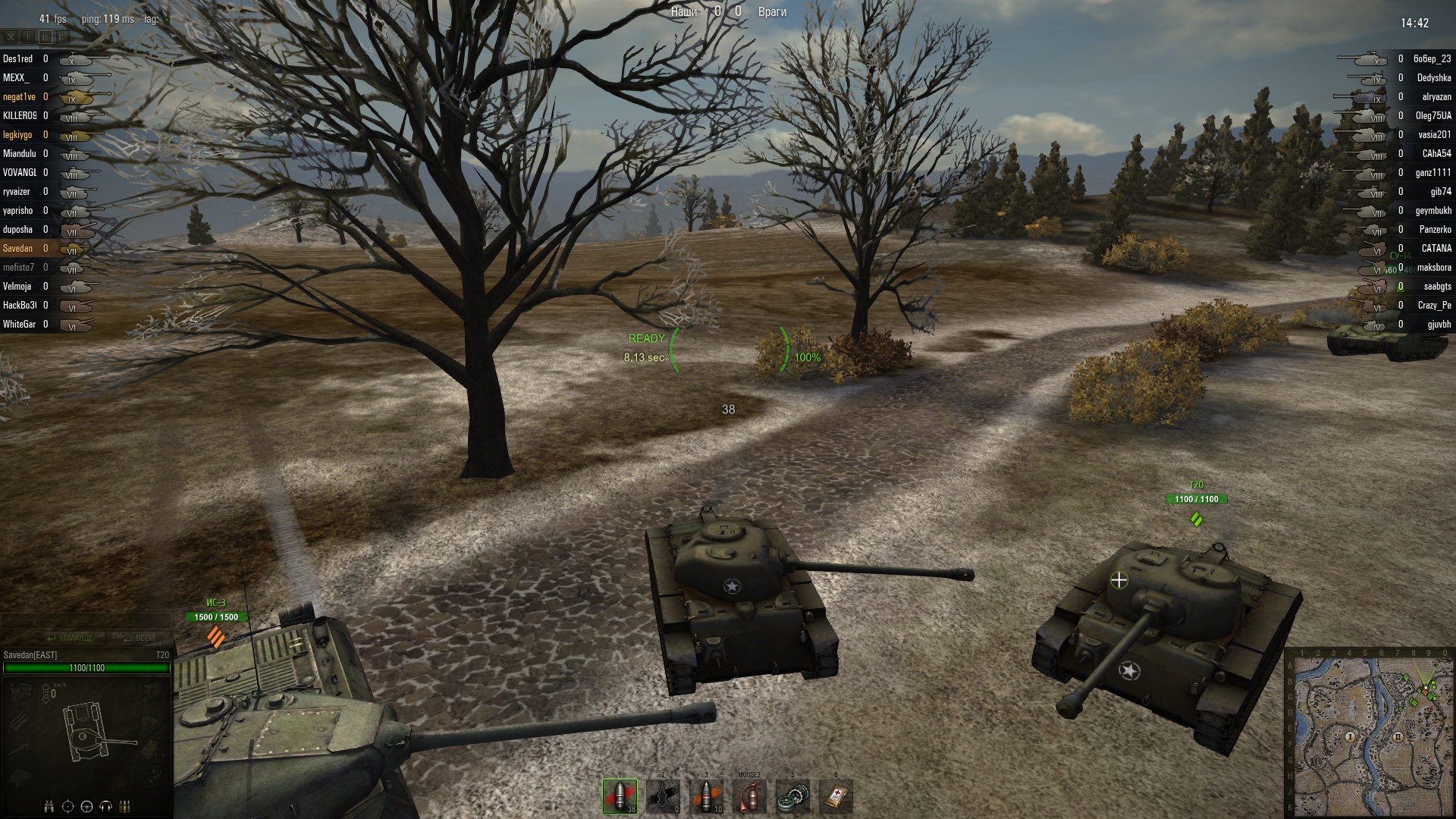Select enemy player Dedyshka in the list
The width and height of the screenshot is (1456, 819).
(x=1433, y=78)
